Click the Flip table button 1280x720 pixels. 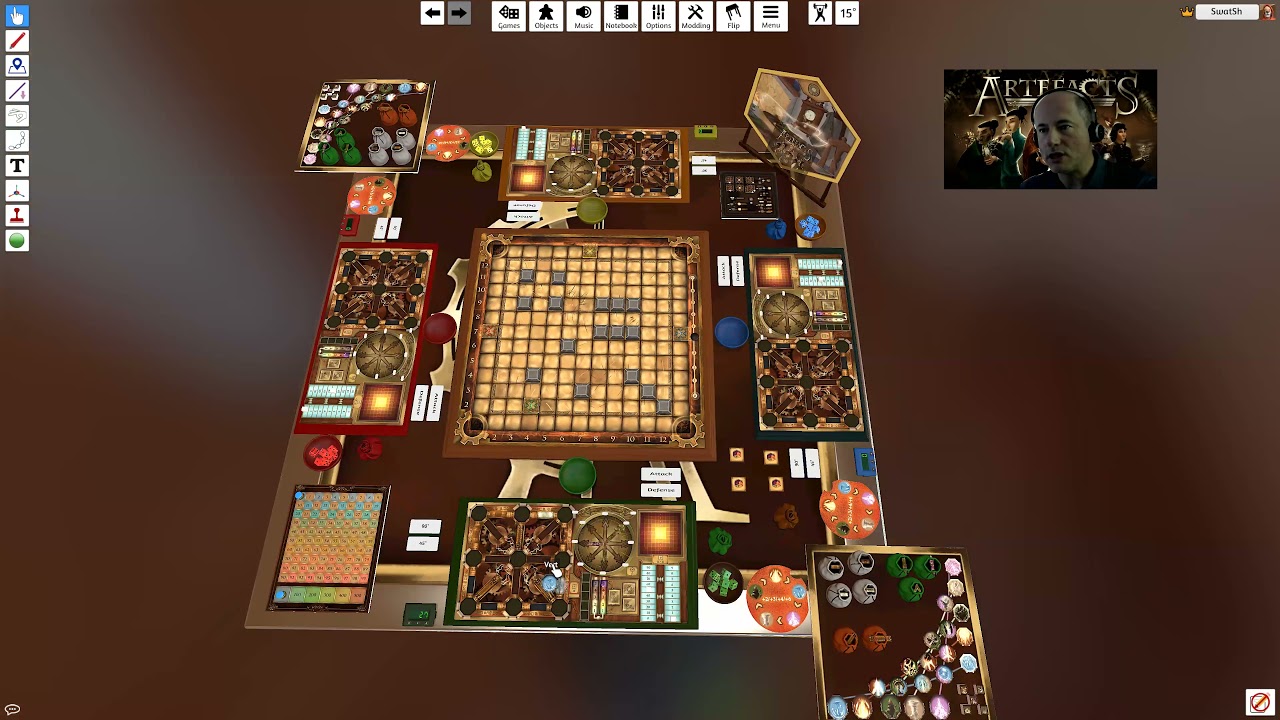pyautogui.click(x=733, y=16)
